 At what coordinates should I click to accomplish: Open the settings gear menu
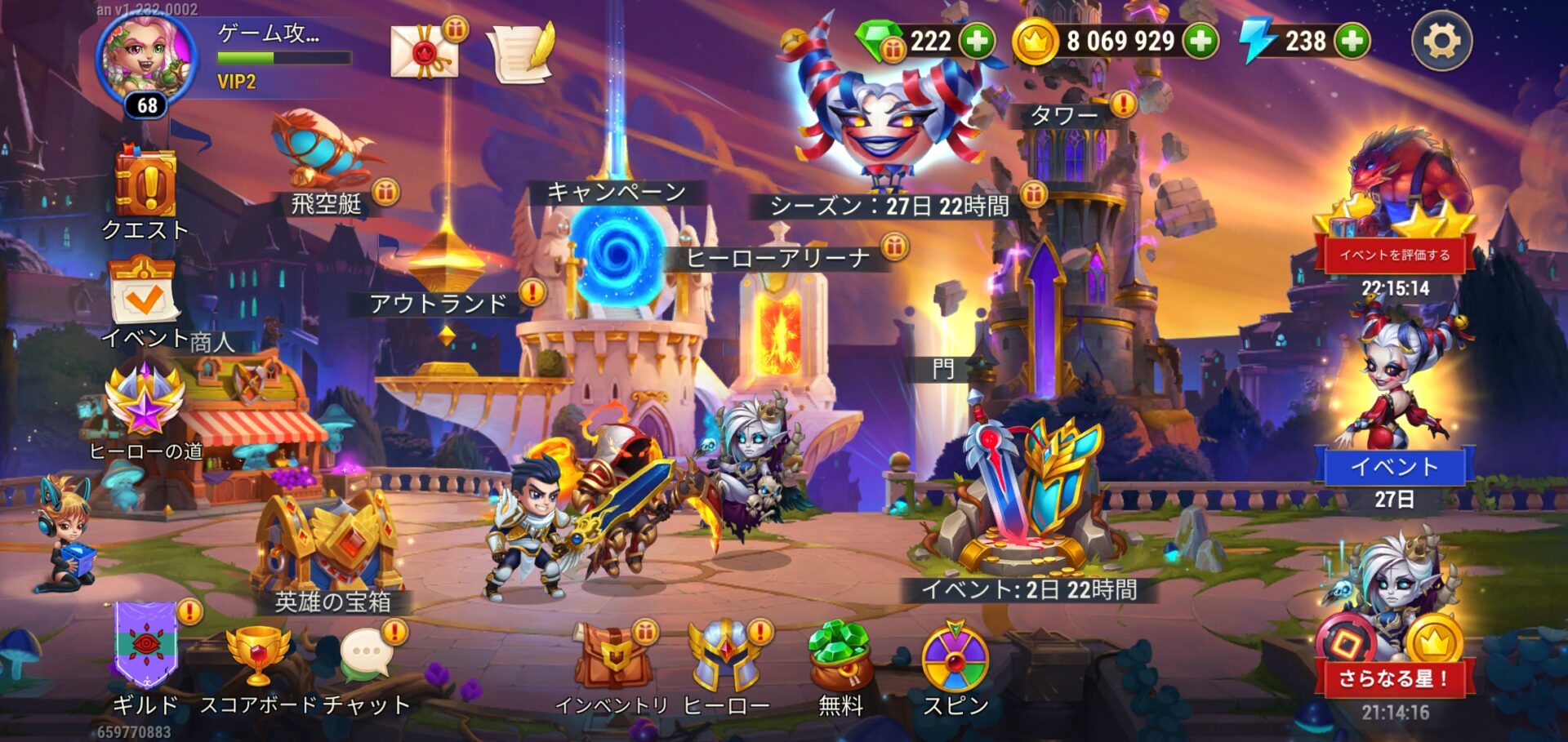[x=1441, y=41]
